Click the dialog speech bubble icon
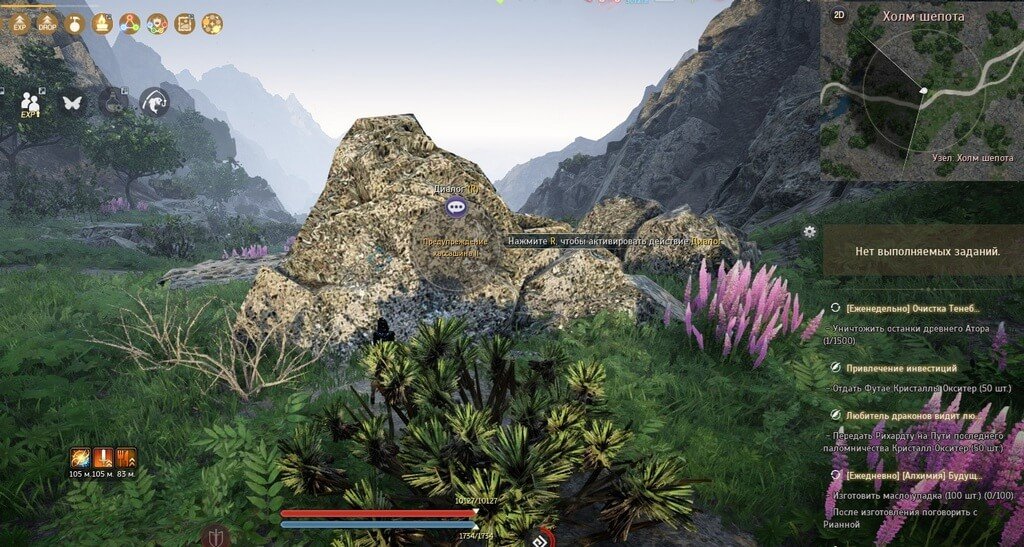Screen dimensions: 1024x547 456,207
